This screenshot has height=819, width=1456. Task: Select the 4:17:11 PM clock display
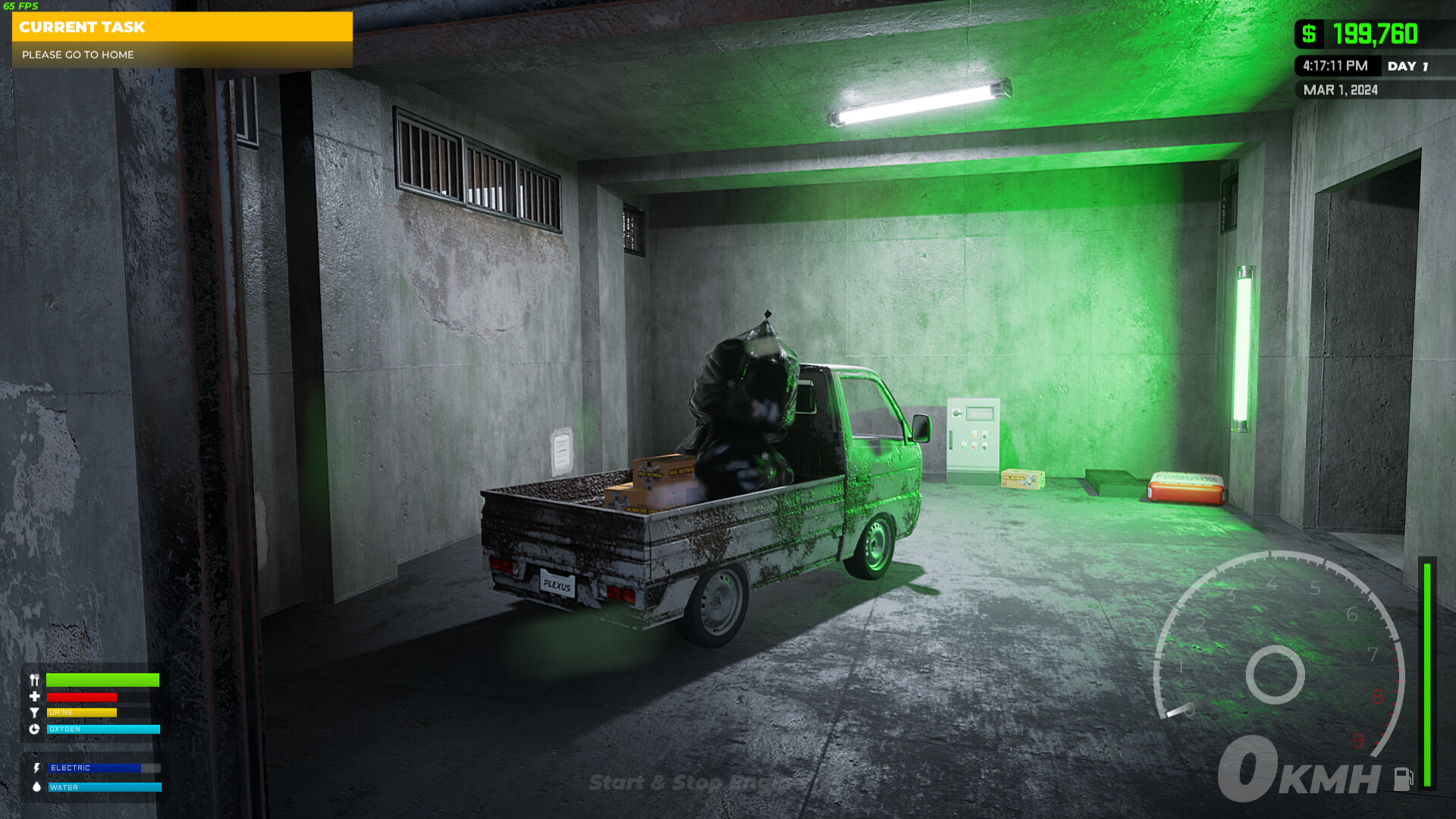[x=1337, y=66]
